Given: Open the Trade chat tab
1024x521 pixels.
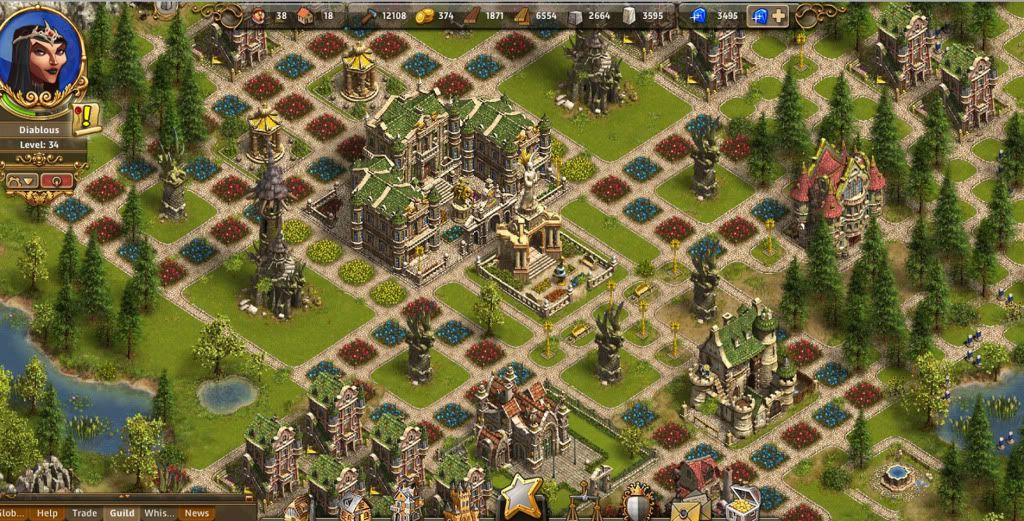Looking at the screenshot, I should [85, 513].
